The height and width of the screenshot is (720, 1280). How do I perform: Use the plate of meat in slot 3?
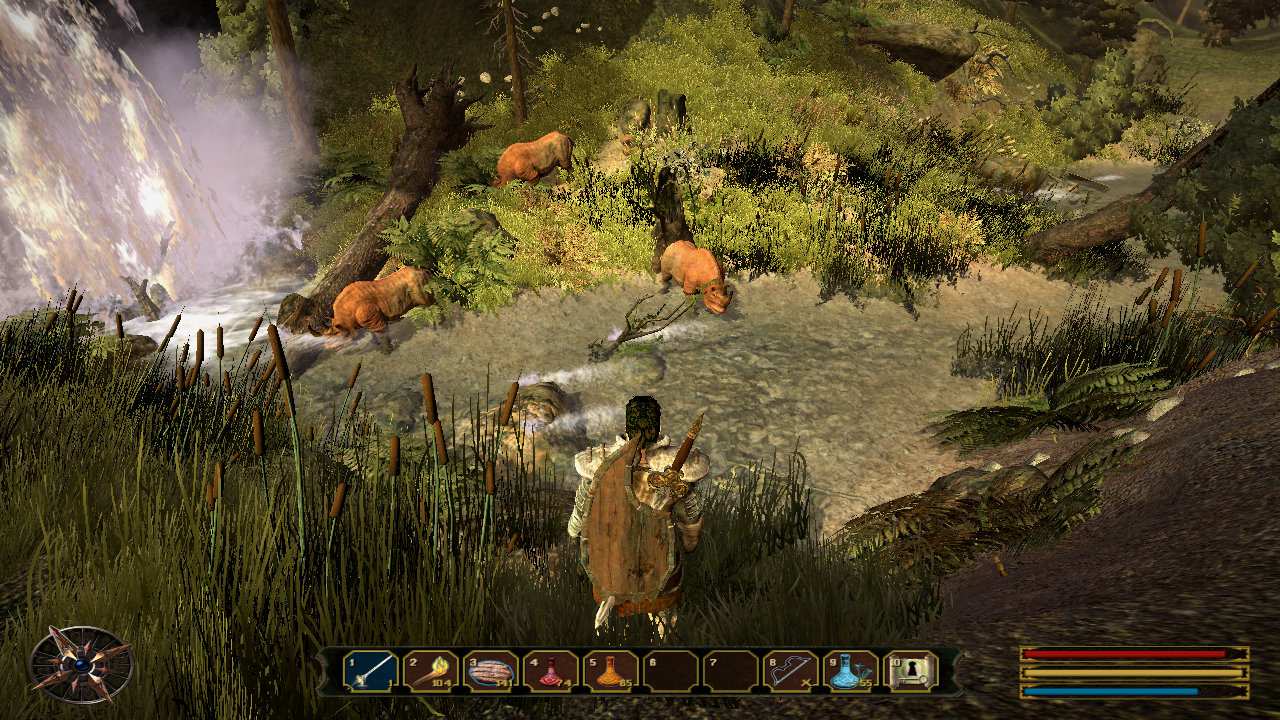click(x=491, y=670)
